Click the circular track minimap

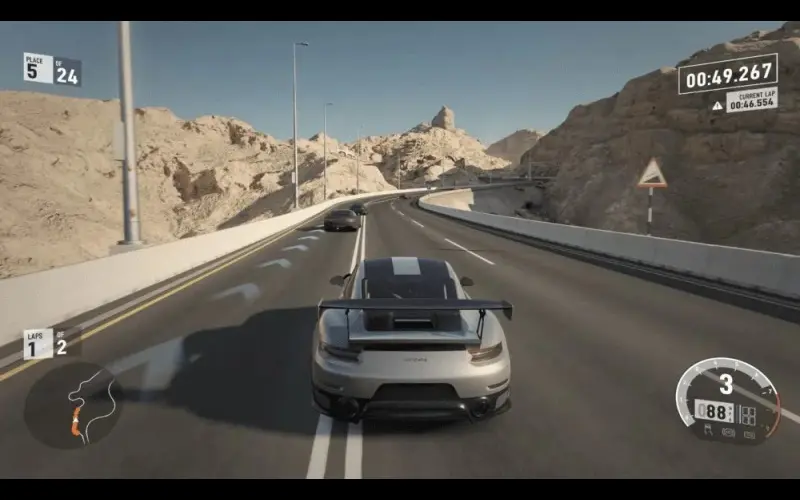pyautogui.click(x=72, y=405)
